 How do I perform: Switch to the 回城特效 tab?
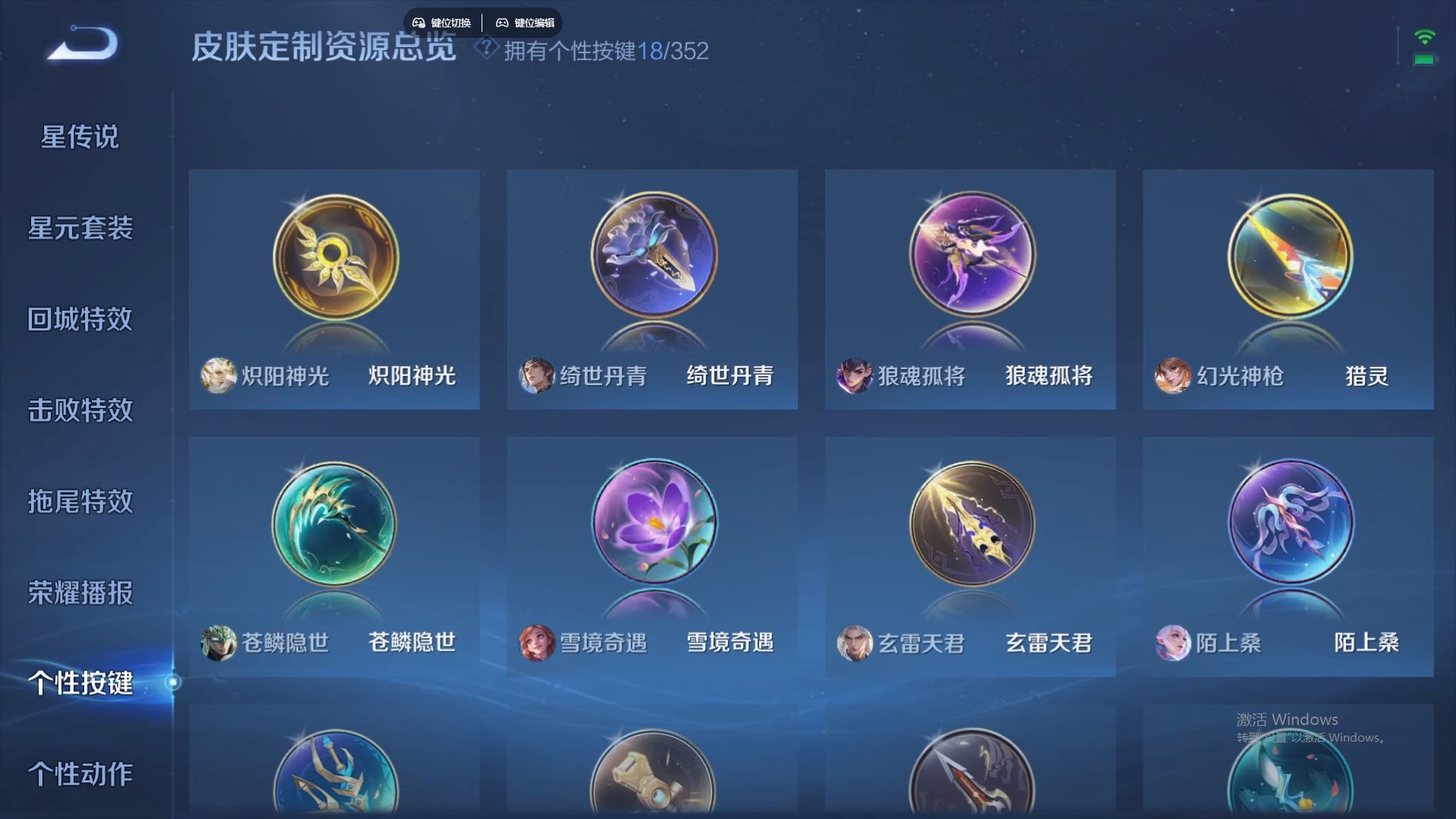[80, 320]
